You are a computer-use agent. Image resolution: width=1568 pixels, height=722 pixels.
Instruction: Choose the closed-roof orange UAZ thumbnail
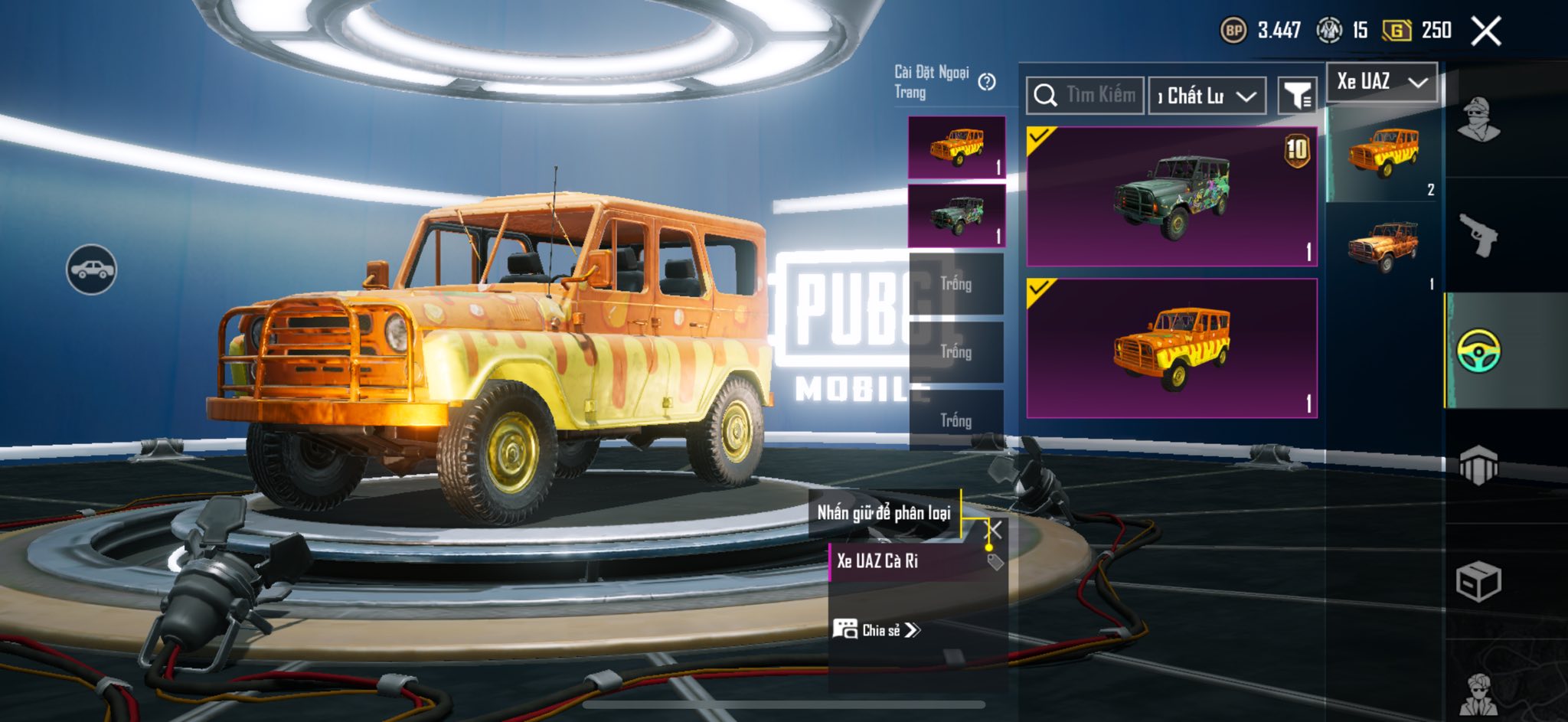coord(1383,154)
